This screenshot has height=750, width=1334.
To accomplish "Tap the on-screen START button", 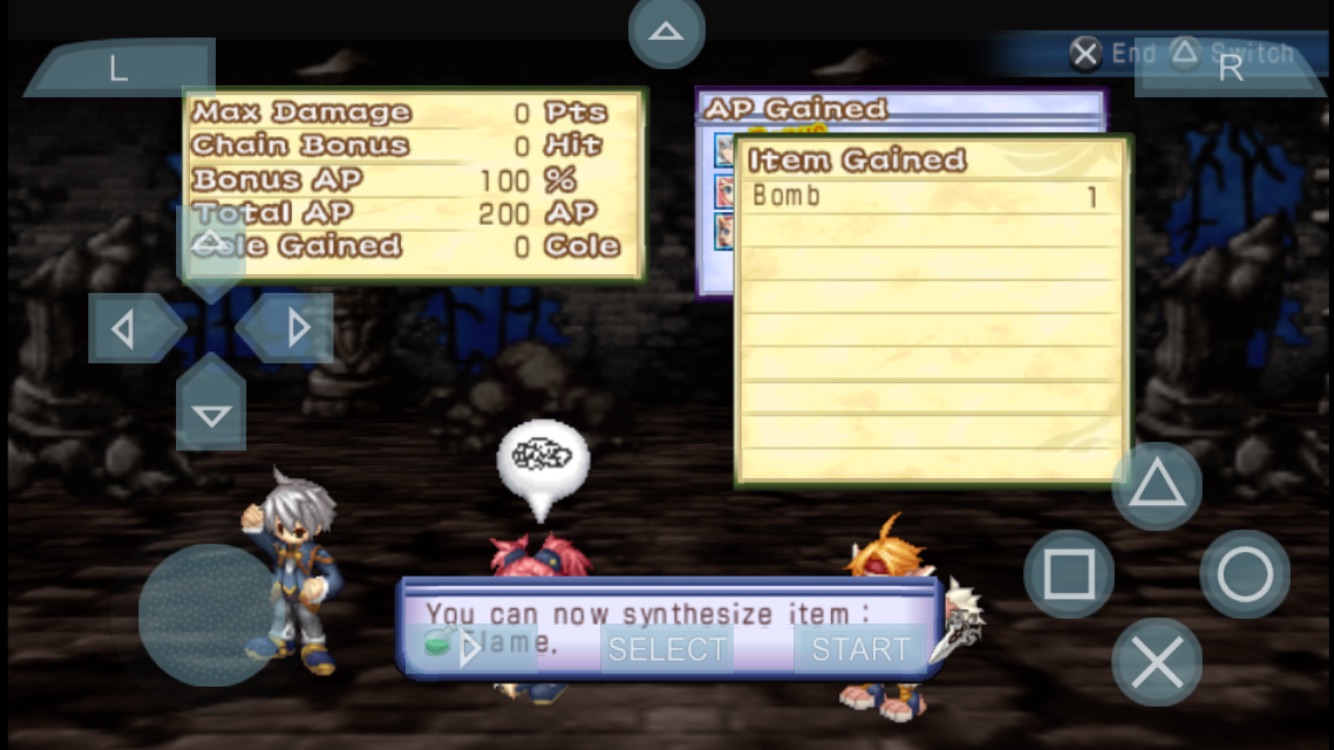I will [x=860, y=649].
